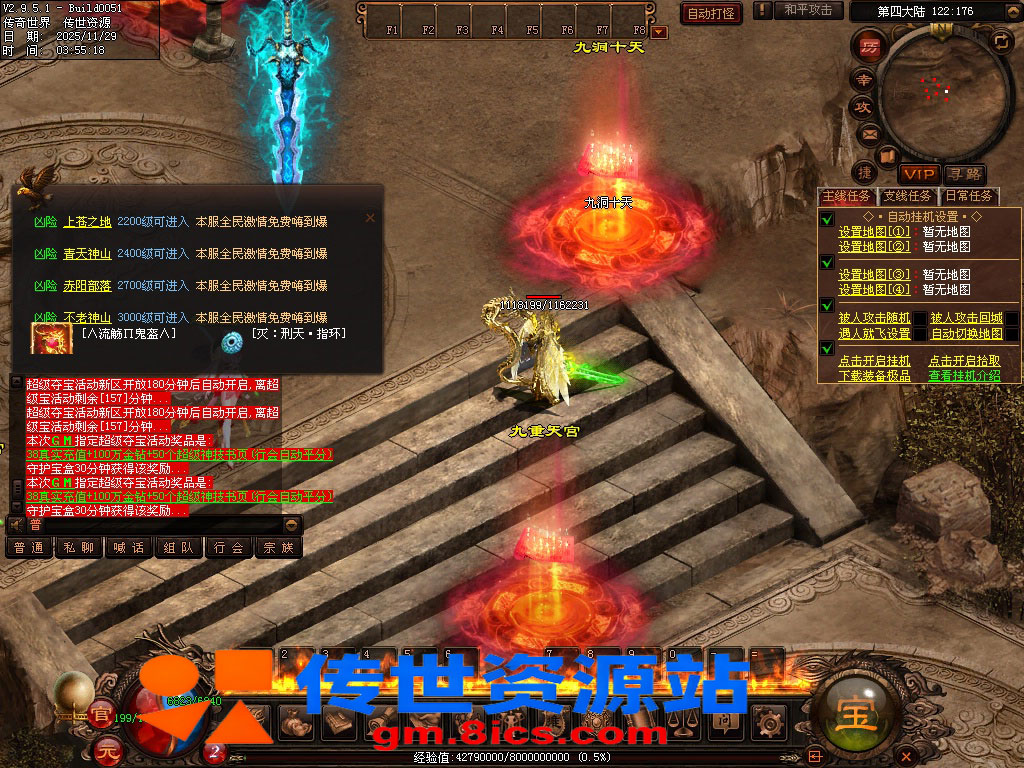Image resolution: width=1024 pixels, height=768 pixels.
Task: Tick the 被人攻击回城 checkbox
Action: pyautogui.click(x=1012, y=318)
